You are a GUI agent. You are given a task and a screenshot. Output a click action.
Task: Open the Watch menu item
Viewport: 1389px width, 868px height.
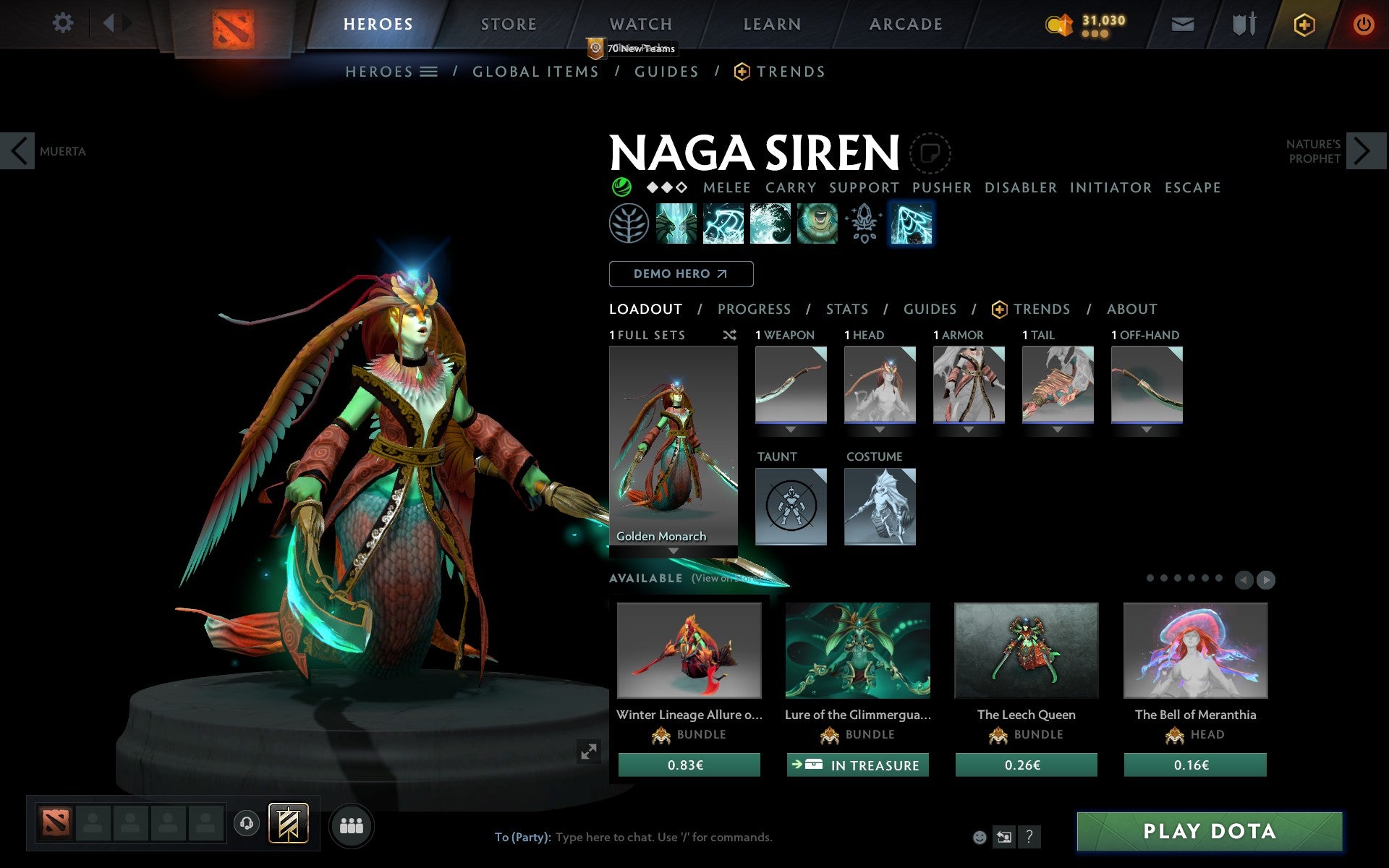(x=640, y=24)
